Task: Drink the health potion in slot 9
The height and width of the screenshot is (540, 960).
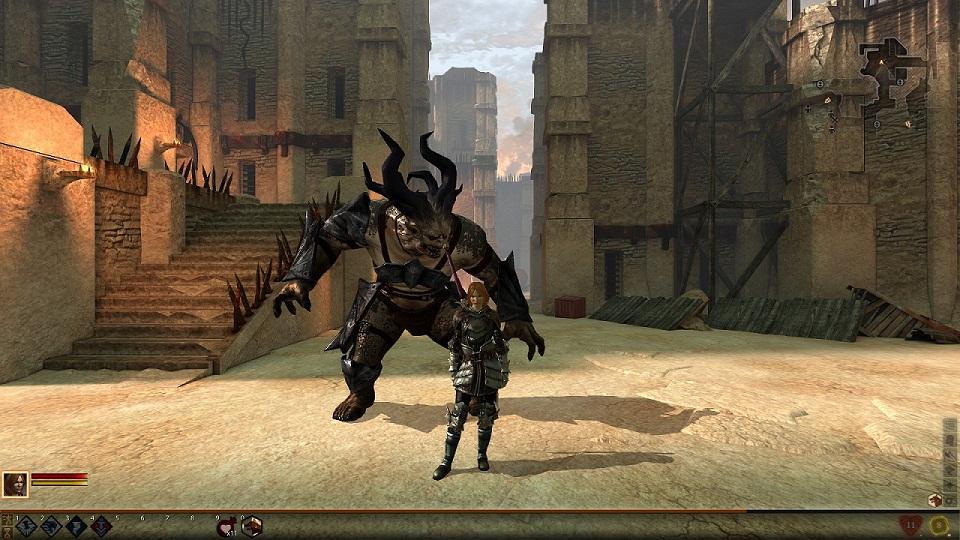Action: point(226,526)
